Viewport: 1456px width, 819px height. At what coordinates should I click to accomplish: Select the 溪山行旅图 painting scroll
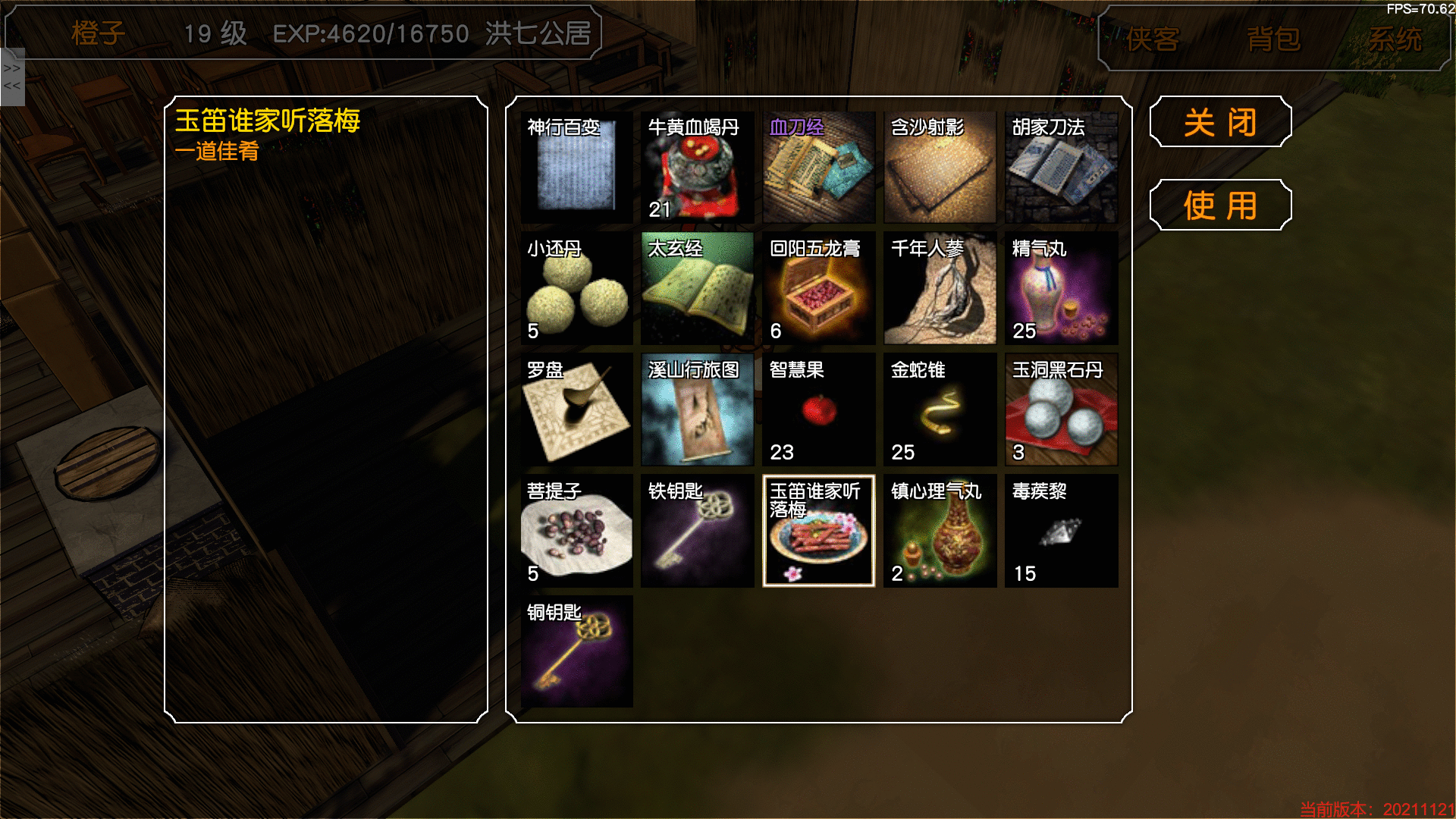tap(698, 410)
